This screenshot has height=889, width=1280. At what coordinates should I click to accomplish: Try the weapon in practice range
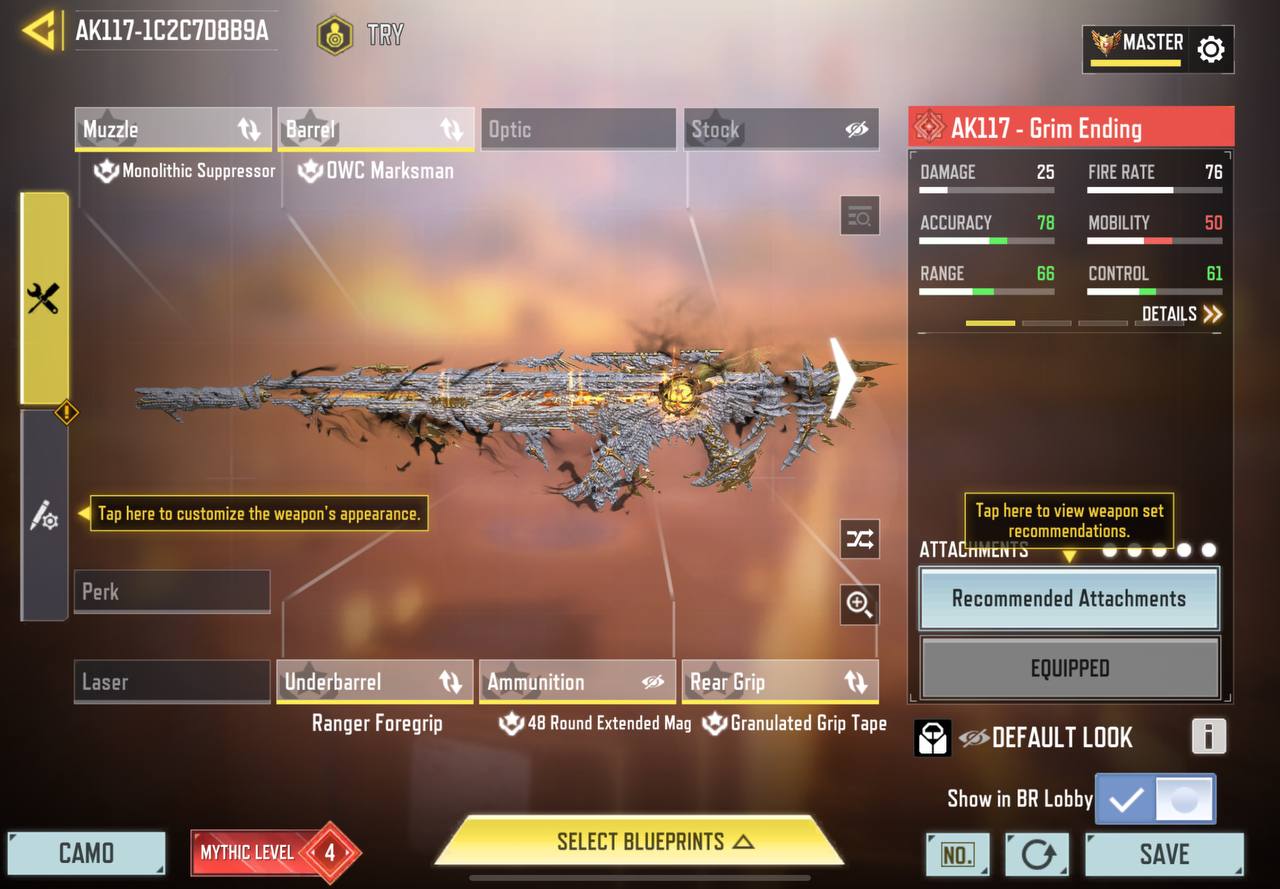pyautogui.click(x=361, y=35)
